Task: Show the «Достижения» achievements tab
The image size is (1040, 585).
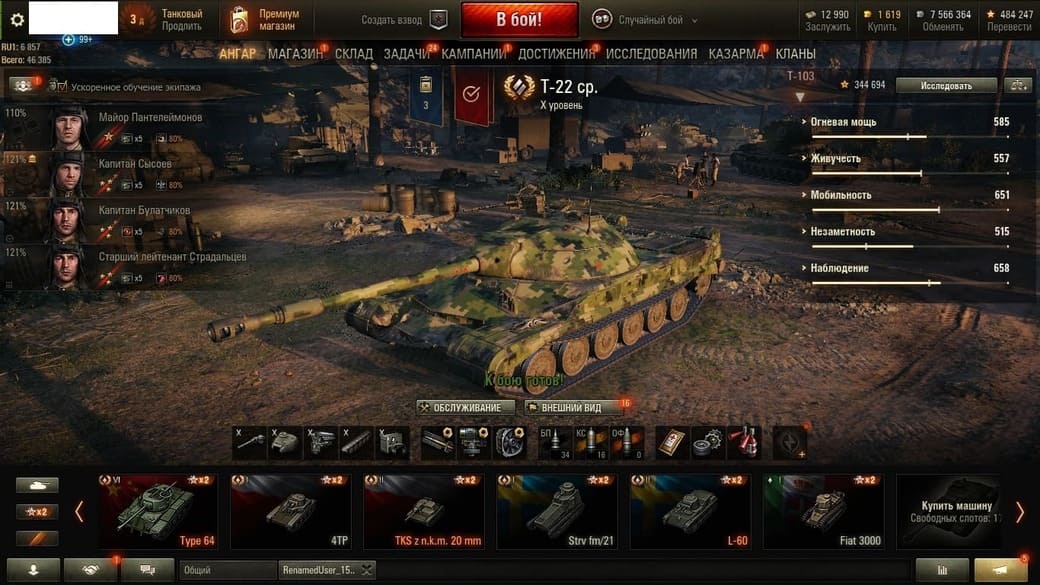Action: 556,54
